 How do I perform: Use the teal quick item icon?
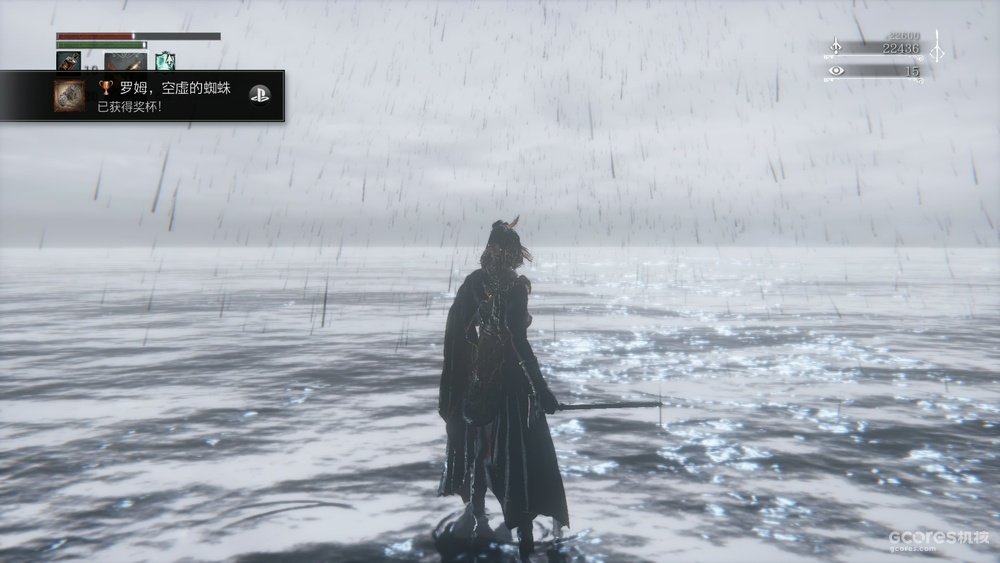click(x=164, y=61)
